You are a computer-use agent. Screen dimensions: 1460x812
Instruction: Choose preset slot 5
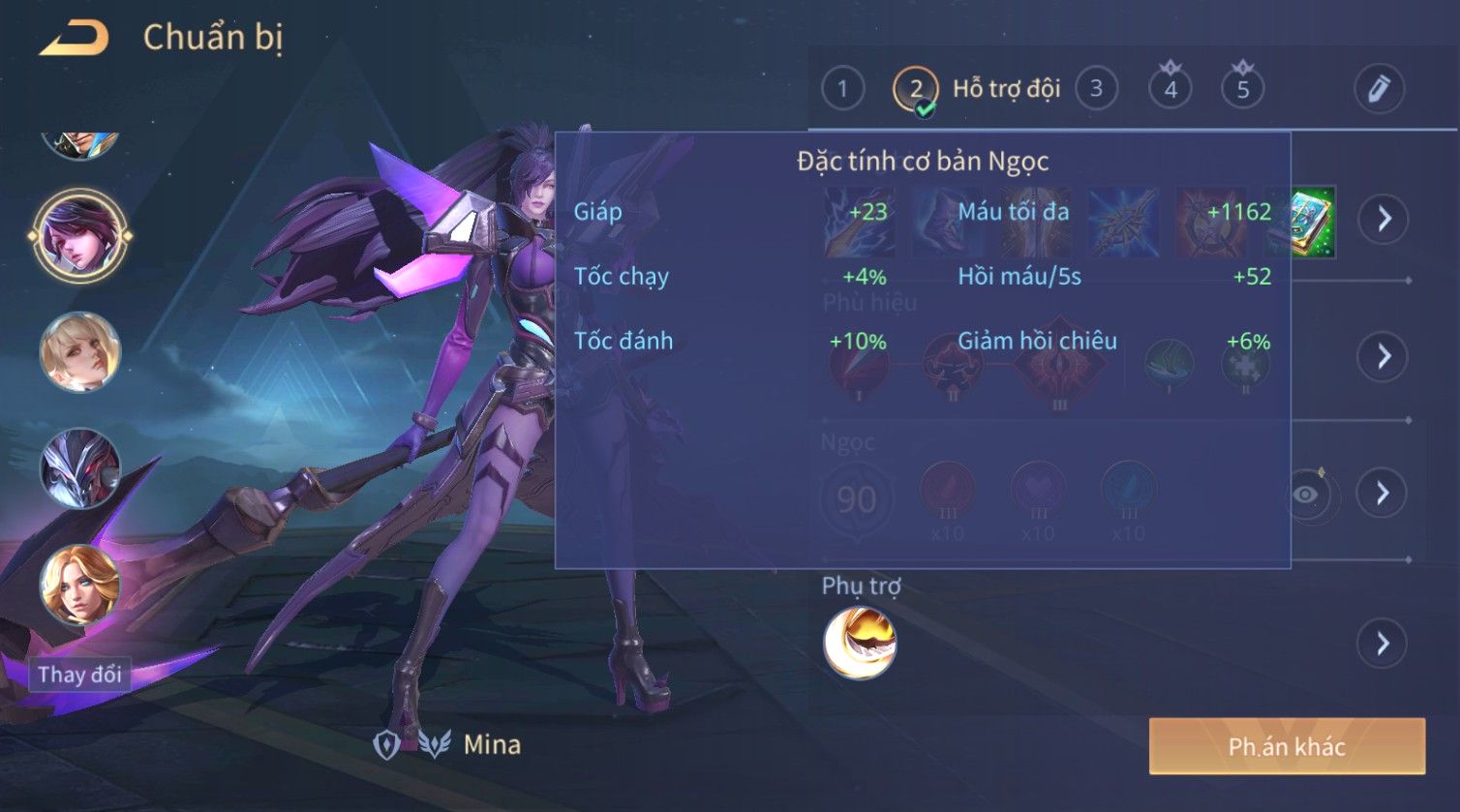(1243, 89)
